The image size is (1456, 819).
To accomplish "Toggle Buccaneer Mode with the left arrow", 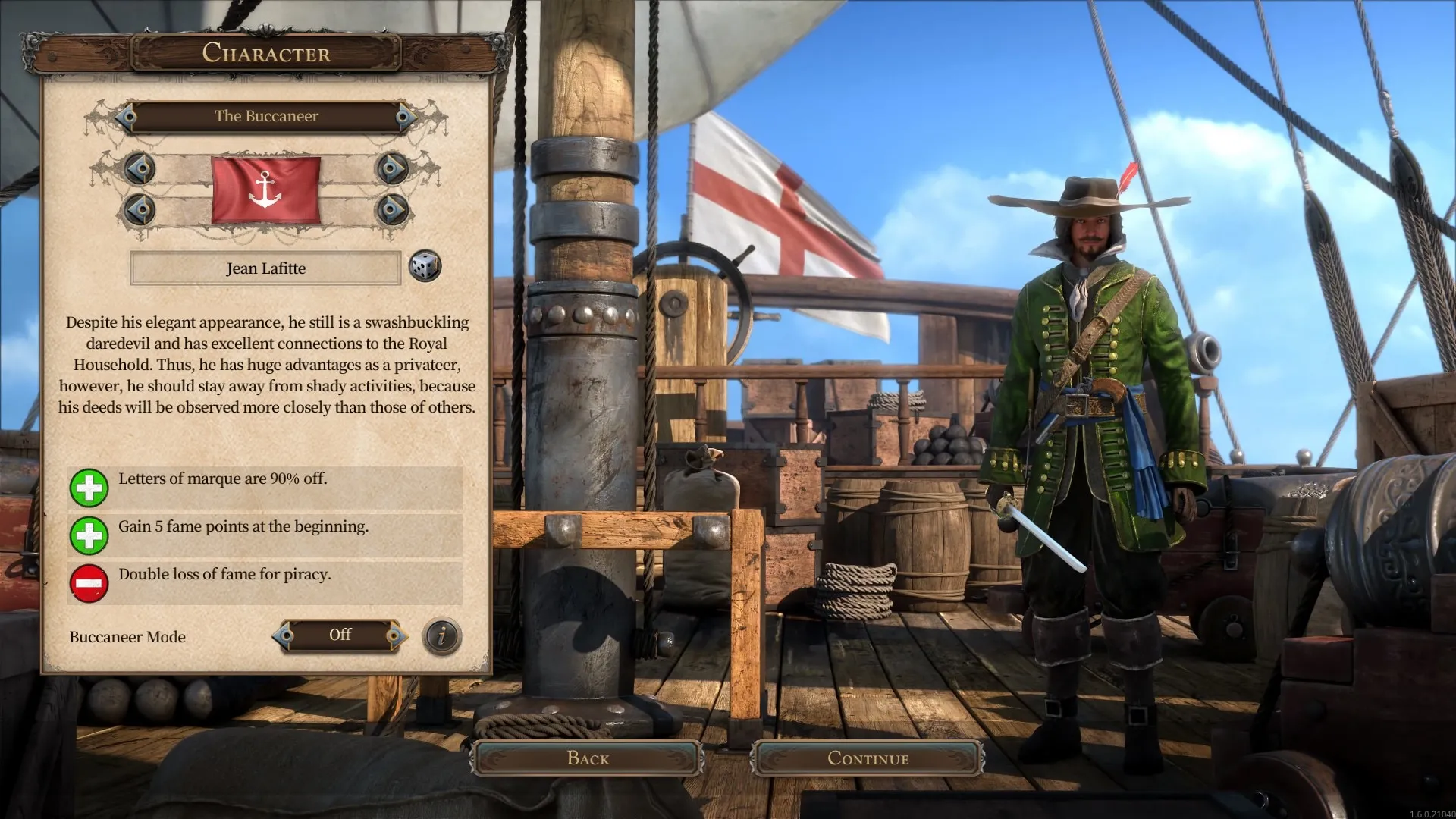I will click(x=285, y=636).
